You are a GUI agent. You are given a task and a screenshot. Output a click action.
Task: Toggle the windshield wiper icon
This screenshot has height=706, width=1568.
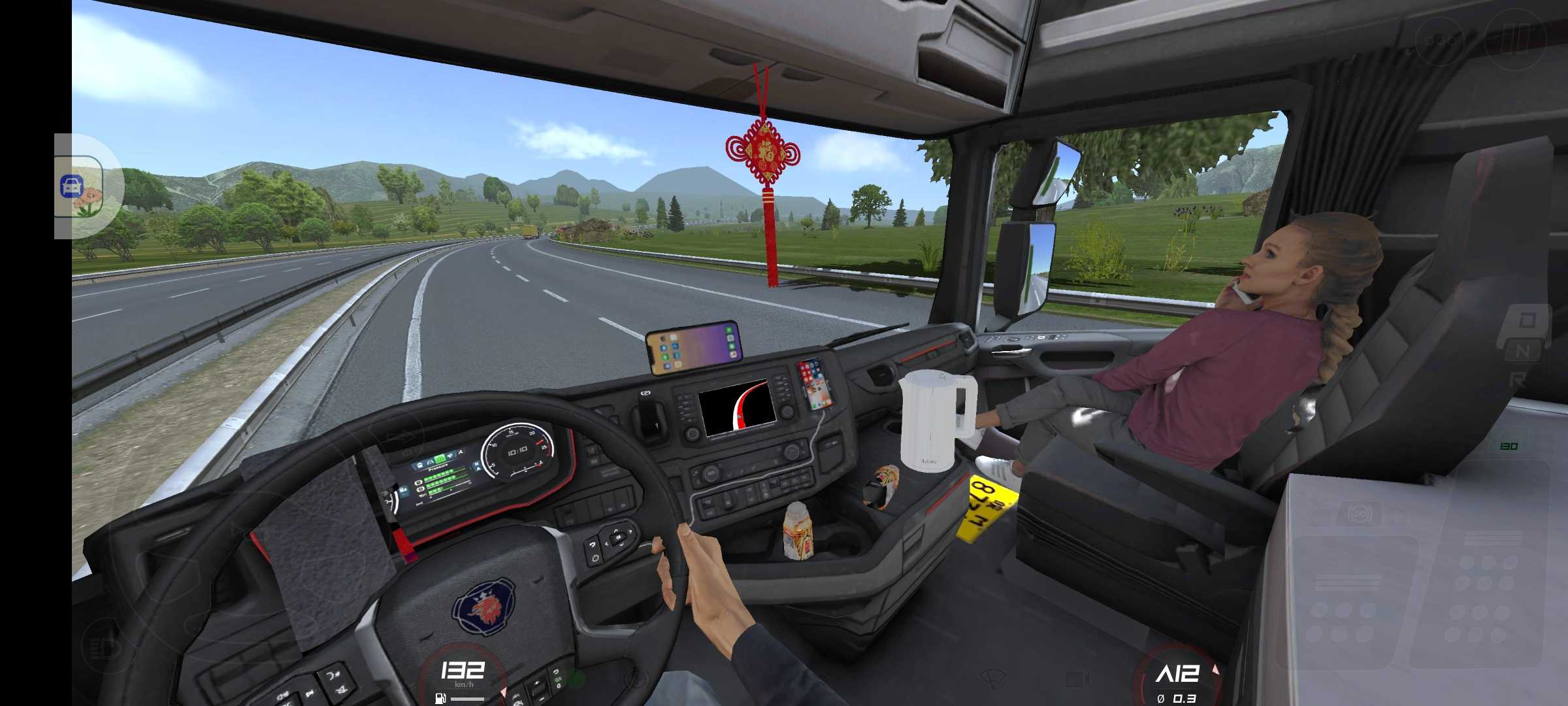point(992,677)
